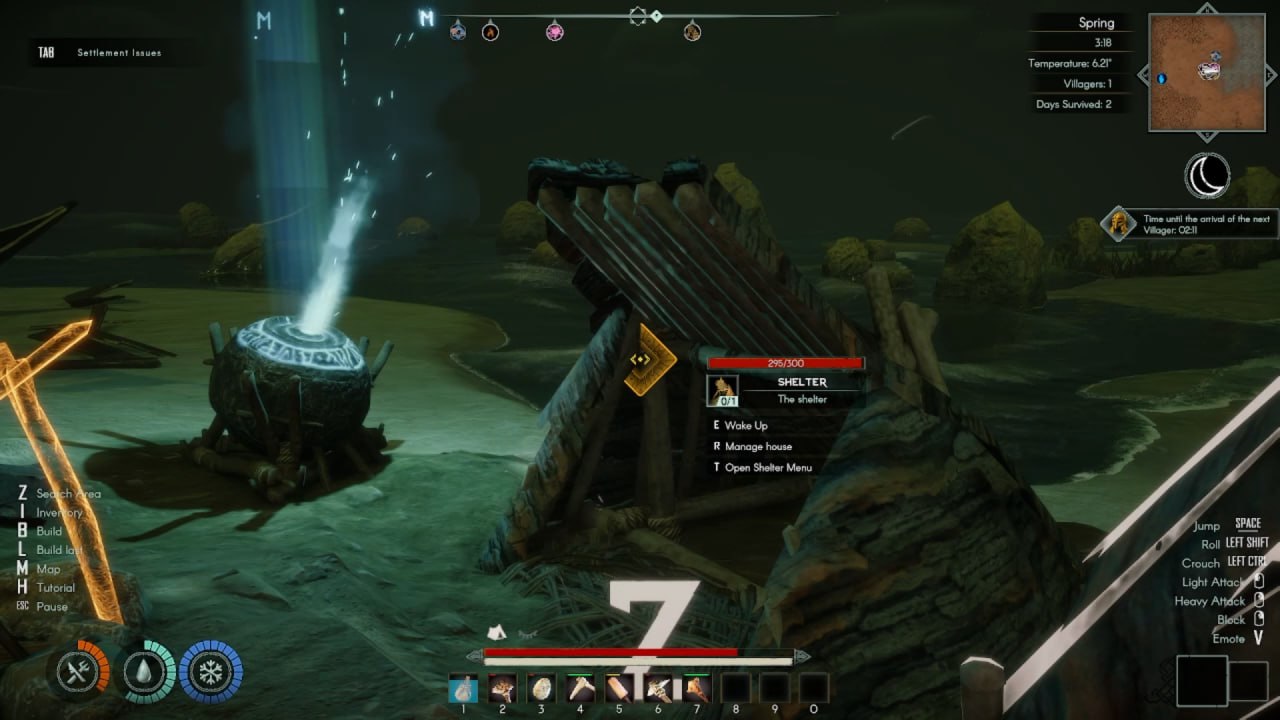Select the hotbar slot 2 item

pyautogui.click(x=502, y=688)
